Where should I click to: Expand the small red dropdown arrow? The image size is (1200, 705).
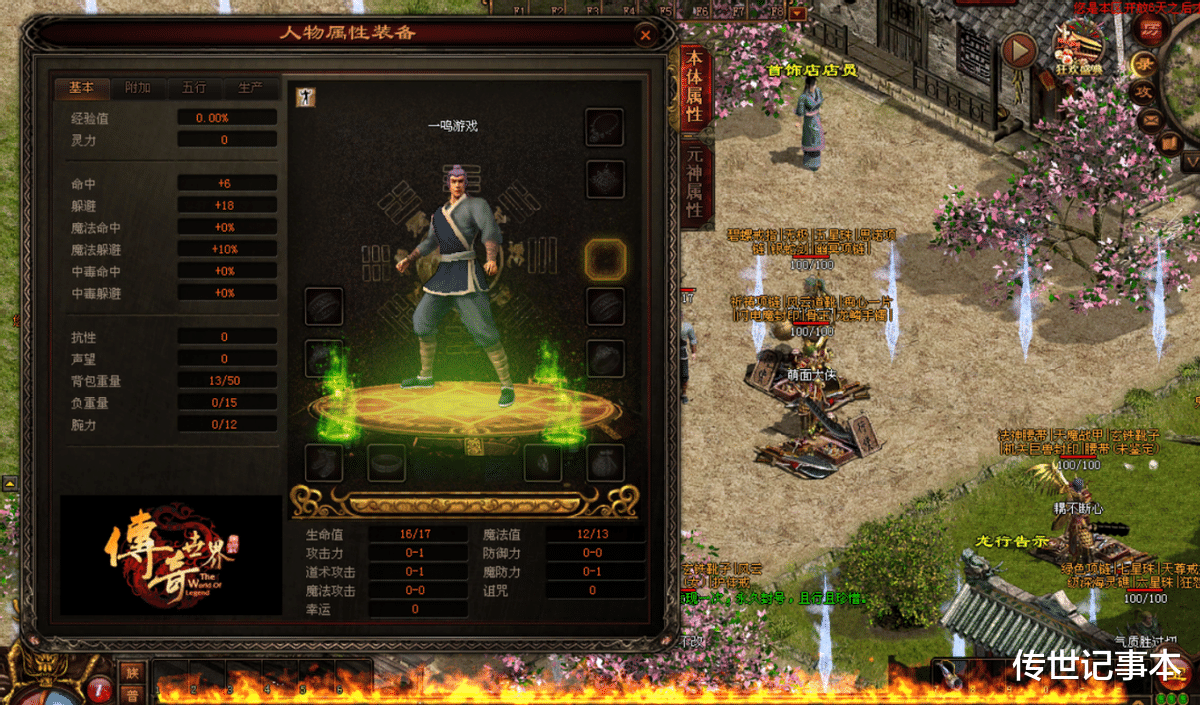click(x=797, y=14)
